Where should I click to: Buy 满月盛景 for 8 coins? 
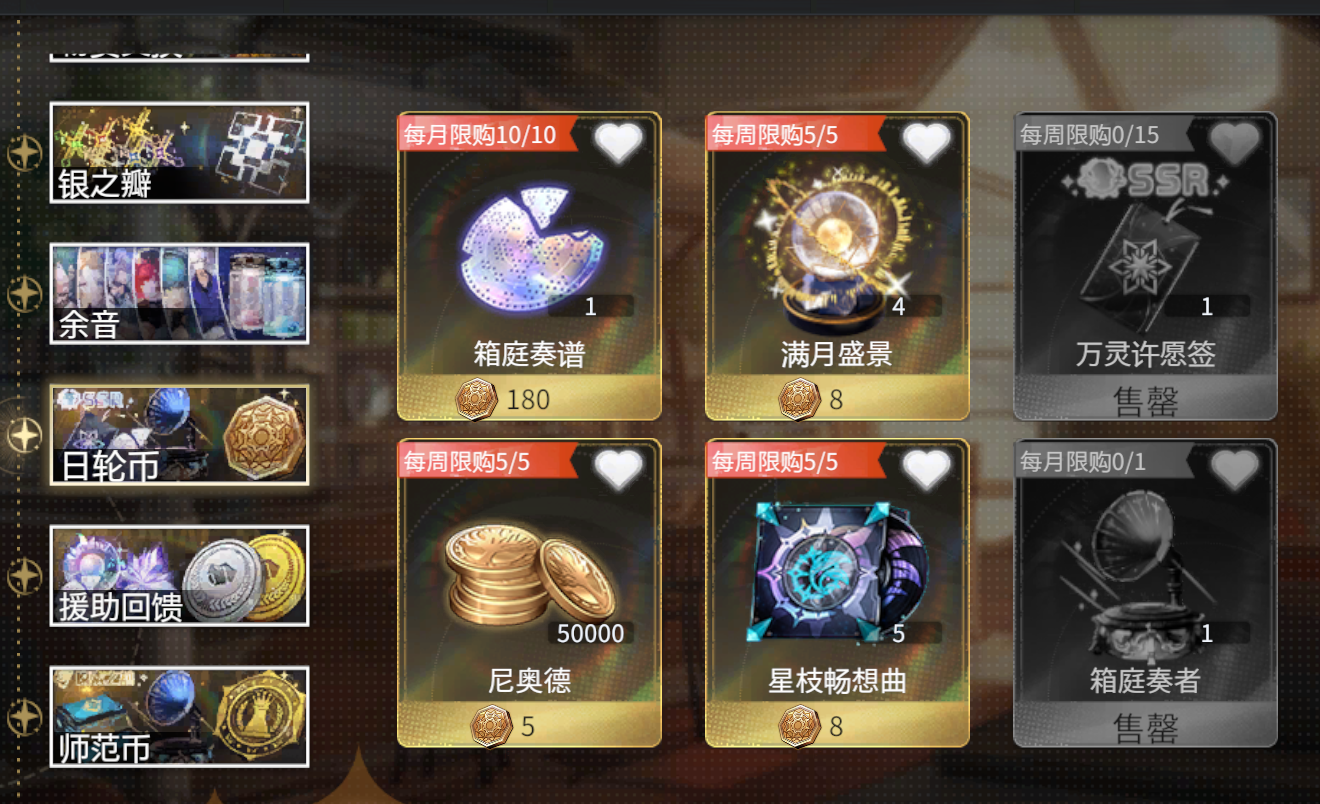tap(838, 398)
